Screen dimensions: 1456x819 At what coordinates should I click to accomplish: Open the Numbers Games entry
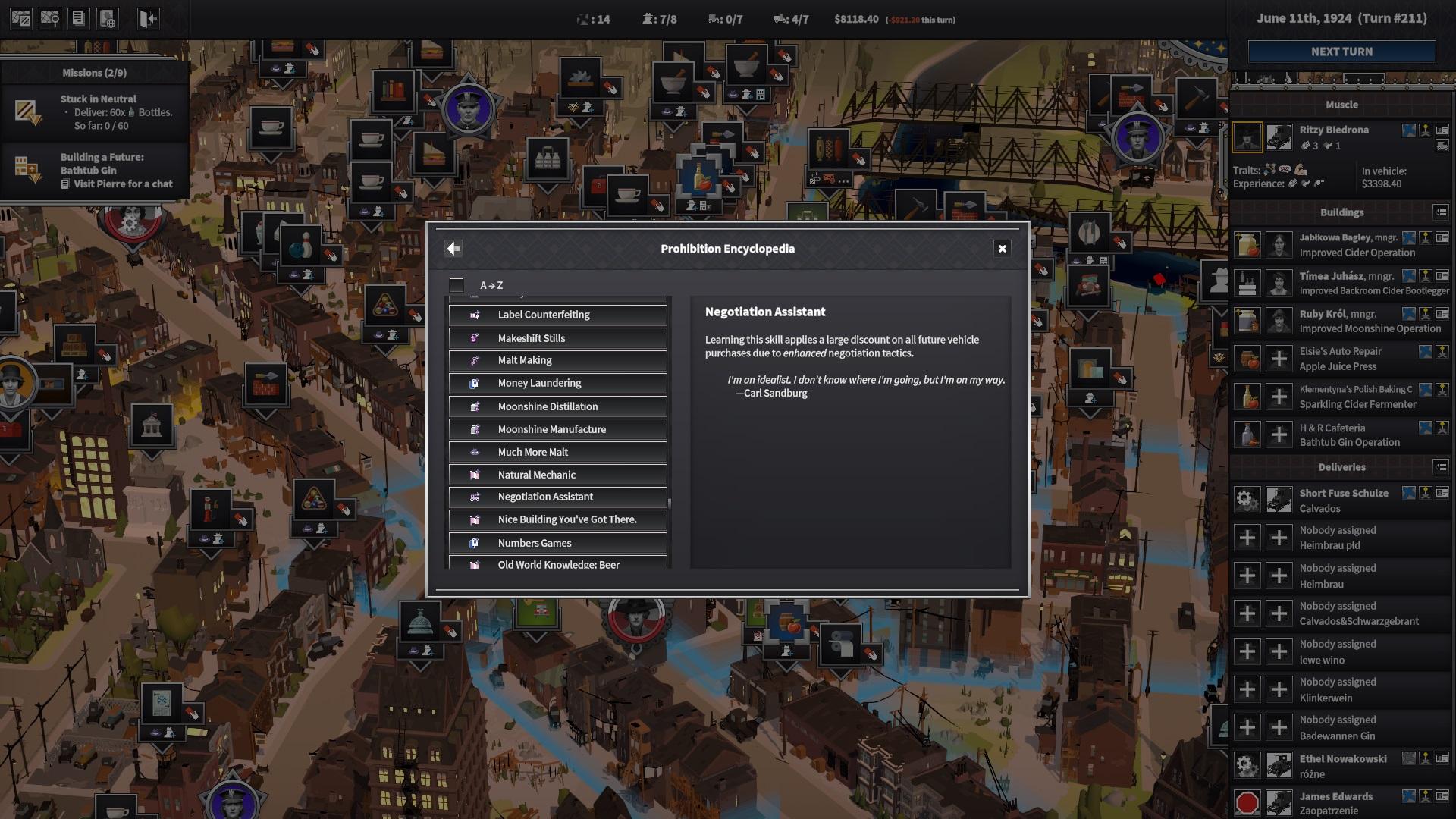[x=557, y=543]
